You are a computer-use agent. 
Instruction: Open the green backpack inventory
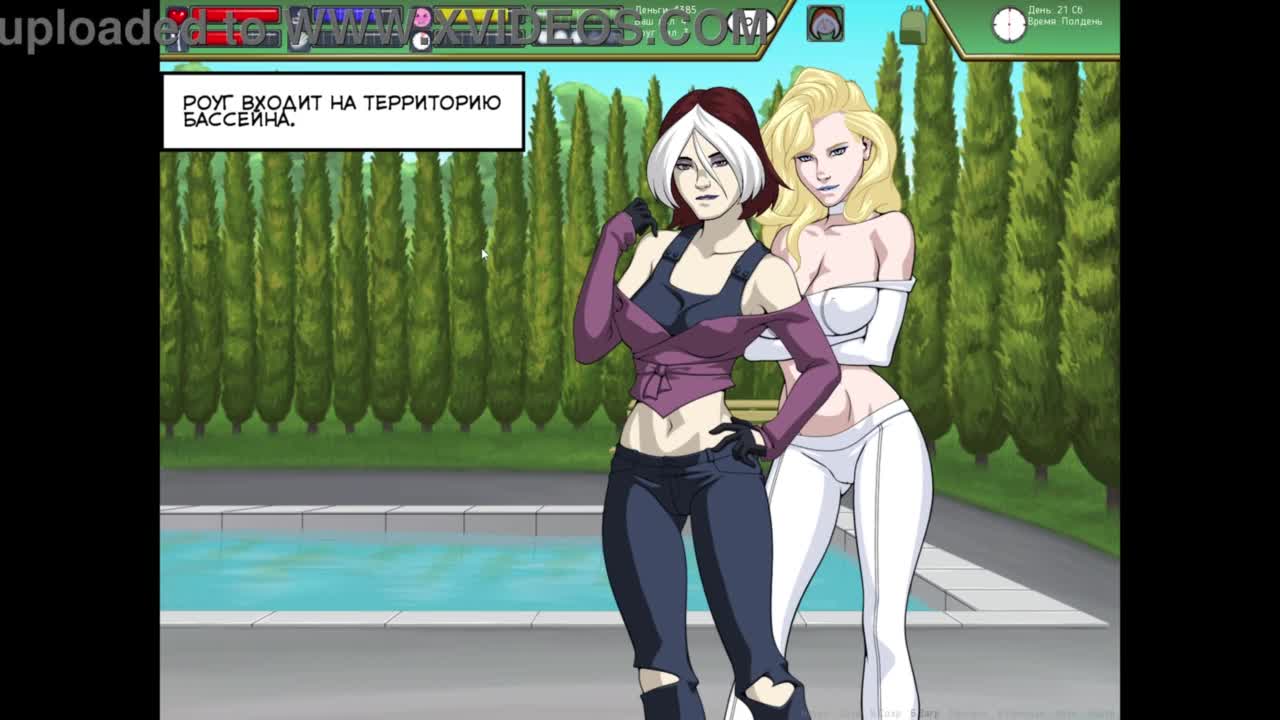(912, 25)
